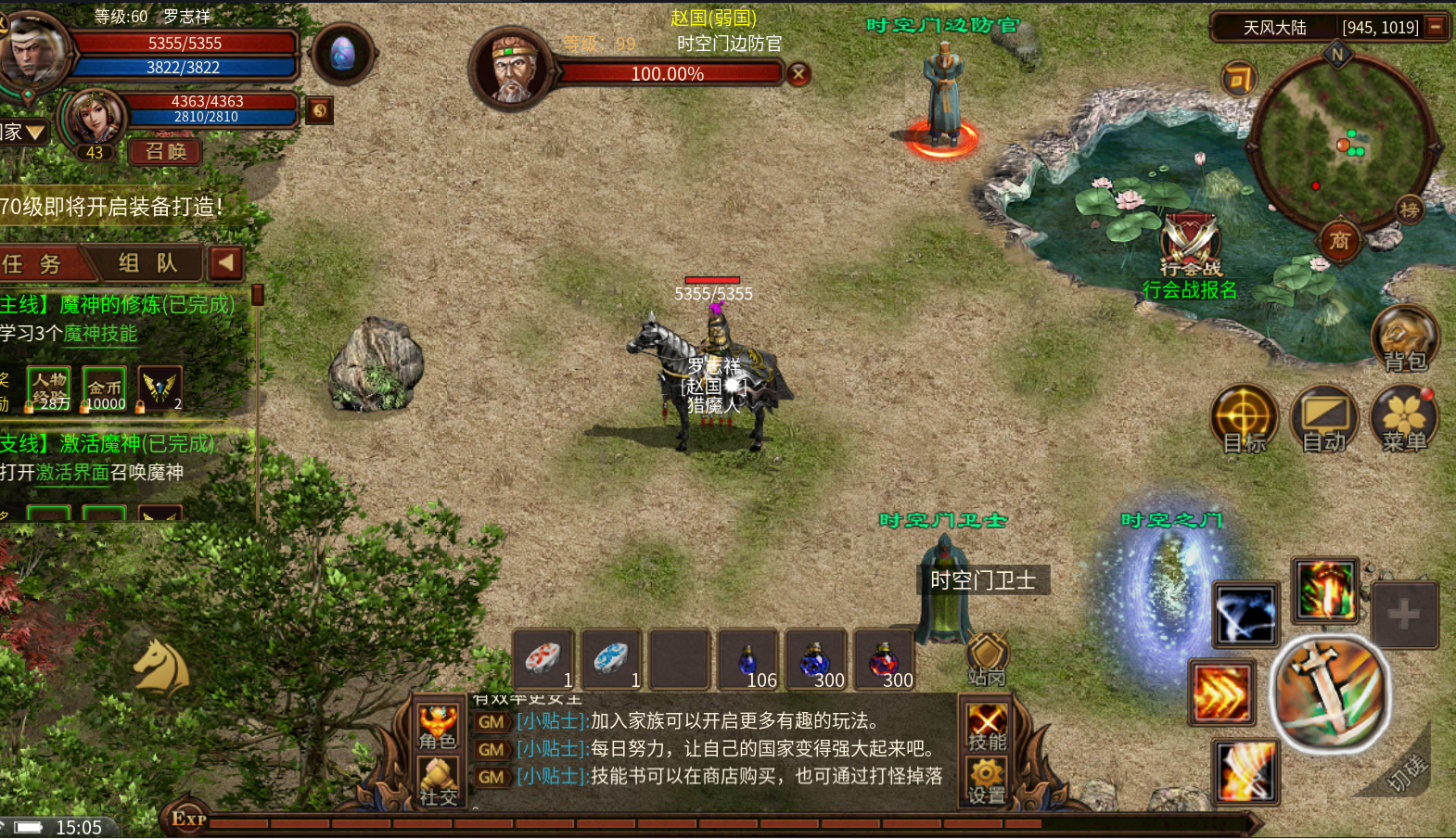
Task: Use the main sword attack skill
Action: coord(1330,693)
